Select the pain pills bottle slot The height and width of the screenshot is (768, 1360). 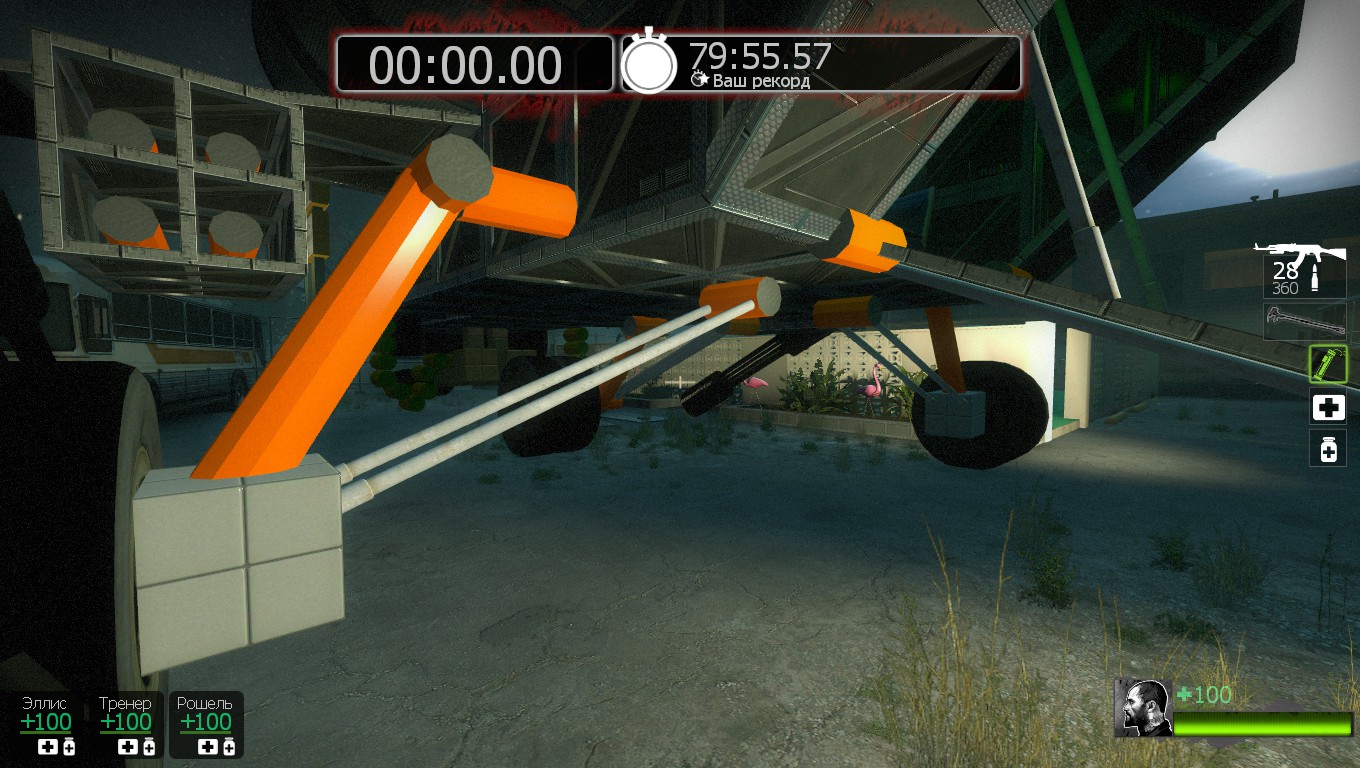pyautogui.click(x=1328, y=450)
